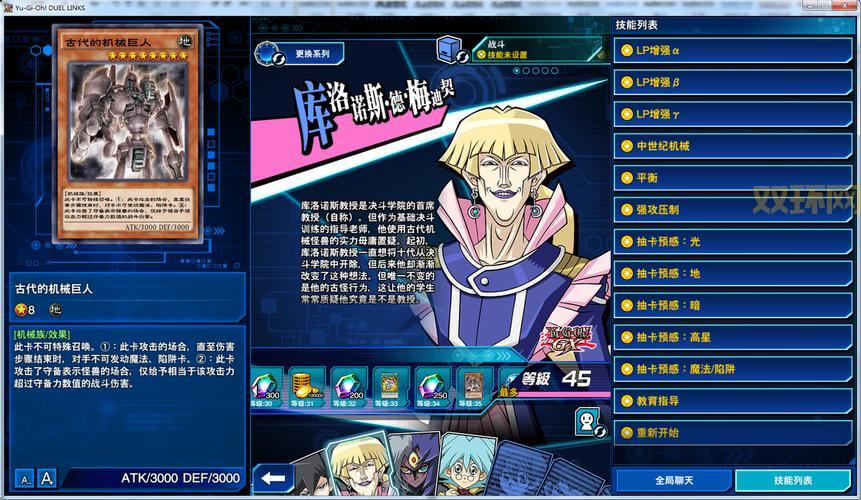Image resolution: width=861 pixels, height=500 pixels.
Task: Select the 平衡 skill row
Action: tap(733, 177)
